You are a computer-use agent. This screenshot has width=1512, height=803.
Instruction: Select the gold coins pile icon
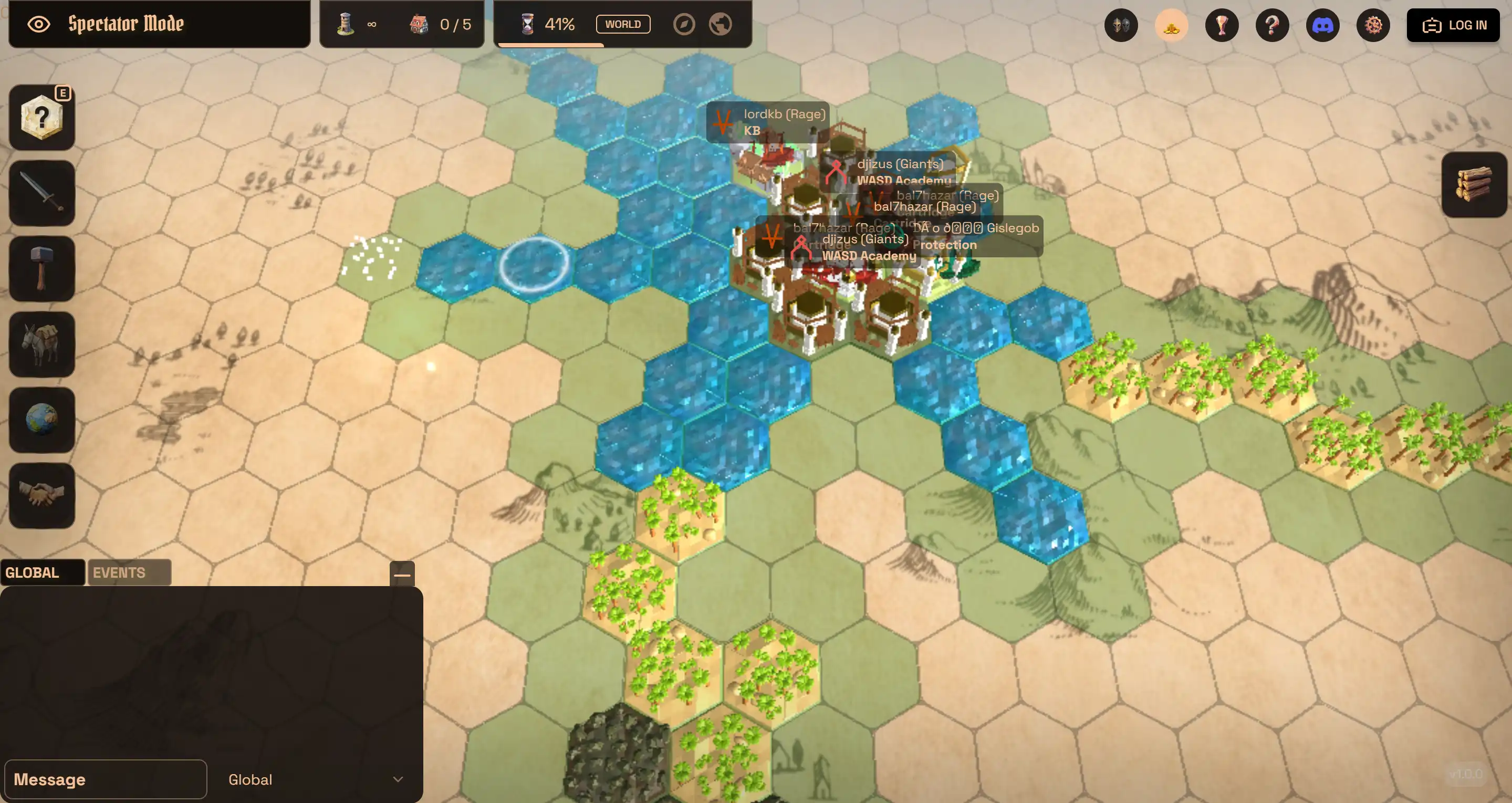tap(1171, 25)
